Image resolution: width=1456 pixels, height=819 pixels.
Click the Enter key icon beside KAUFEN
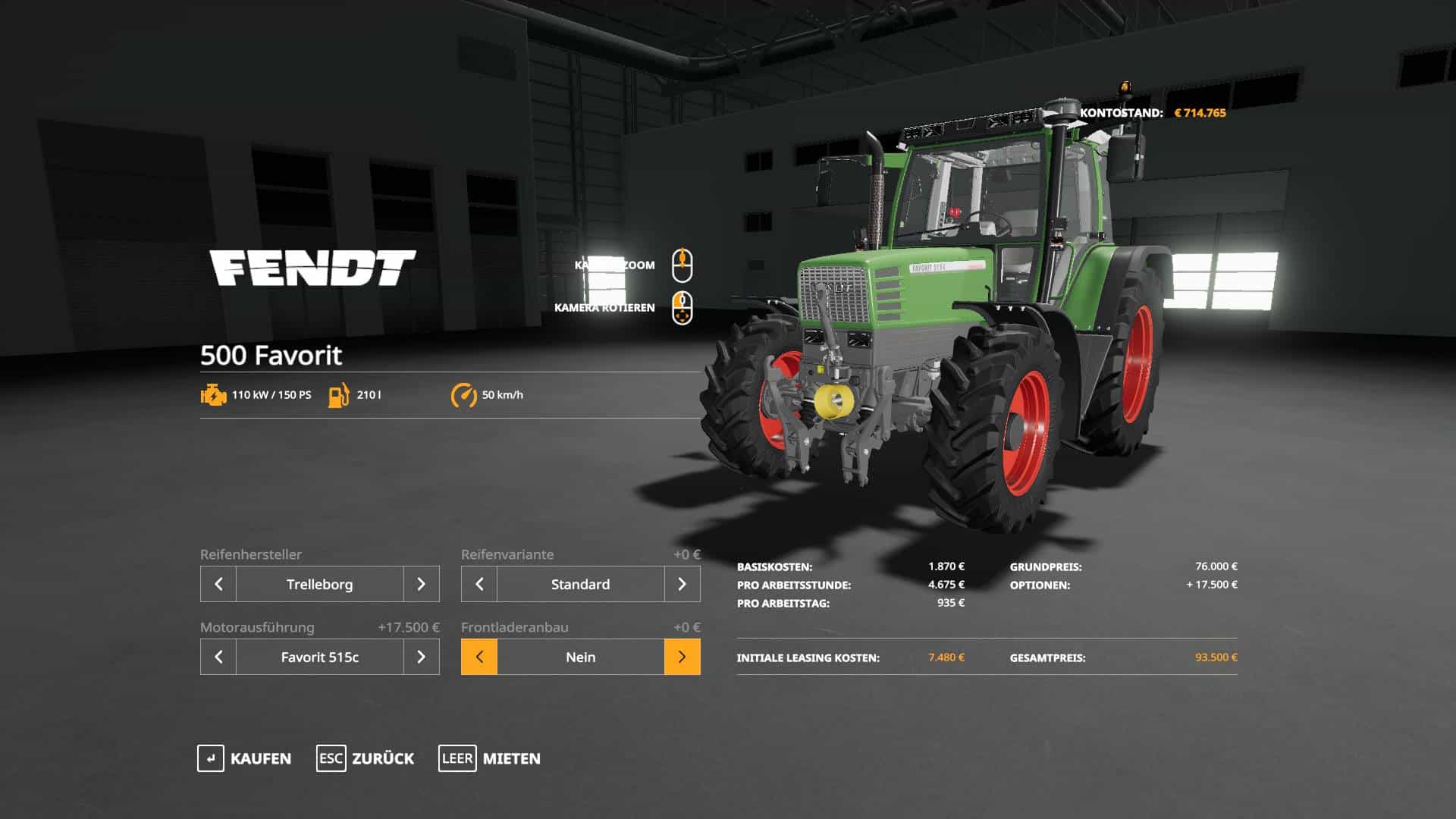pos(210,758)
